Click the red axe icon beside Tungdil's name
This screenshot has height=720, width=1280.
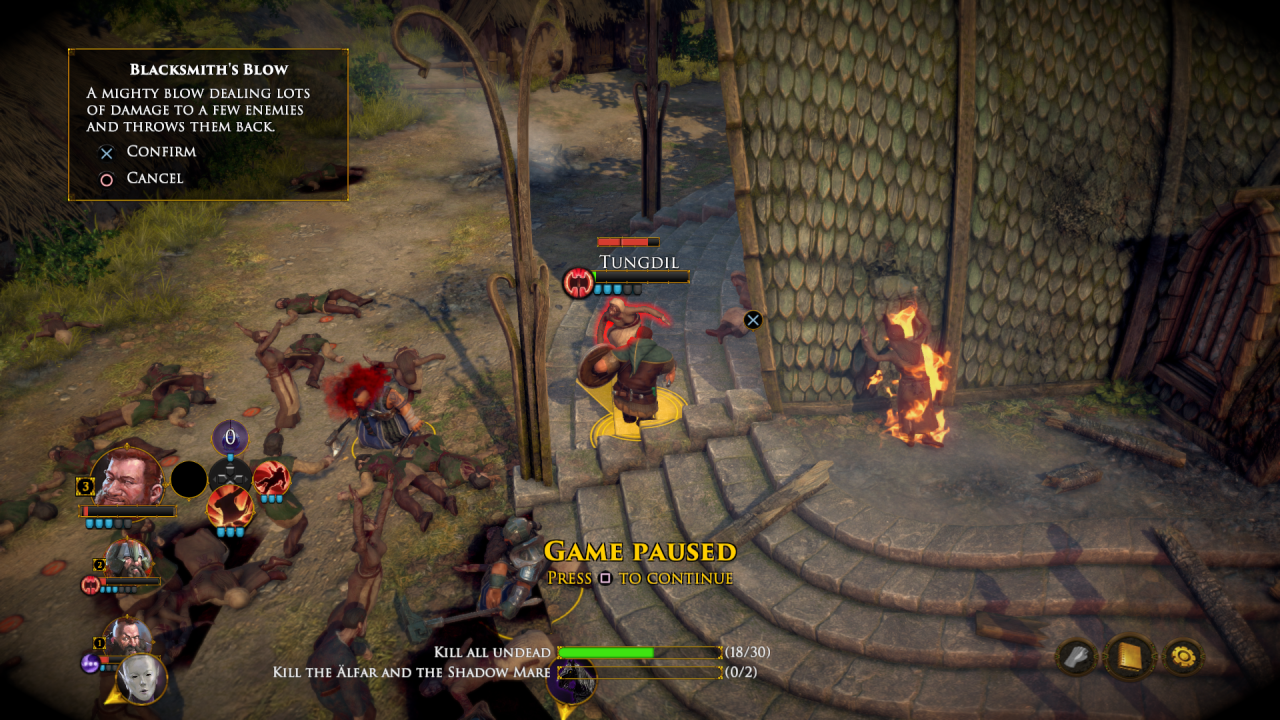point(578,282)
